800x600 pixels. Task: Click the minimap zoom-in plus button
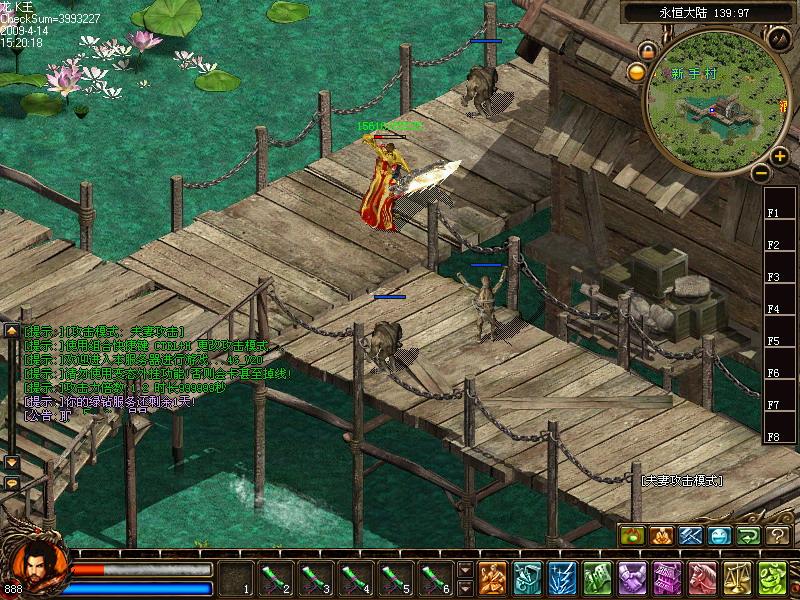click(x=780, y=156)
